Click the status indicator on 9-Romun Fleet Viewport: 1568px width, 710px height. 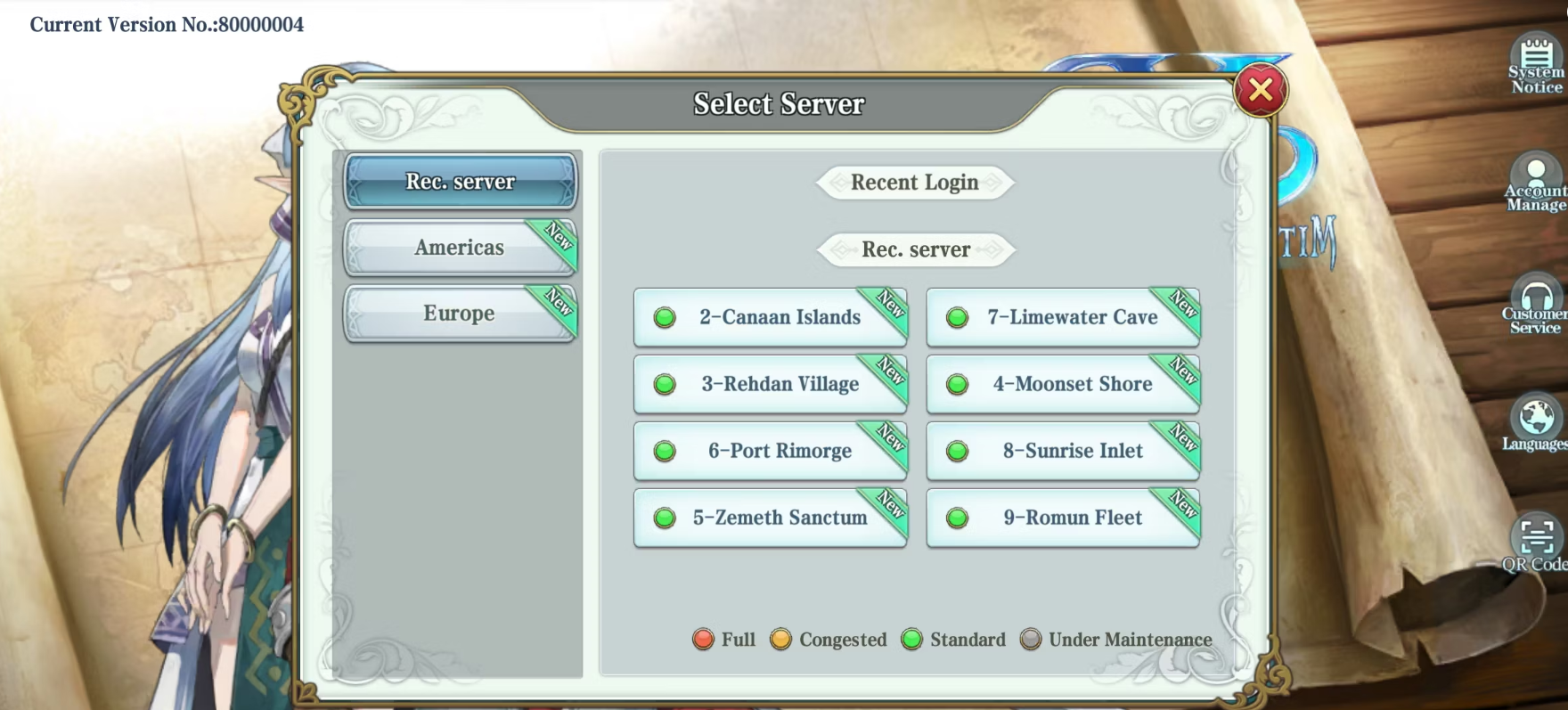(x=957, y=518)
